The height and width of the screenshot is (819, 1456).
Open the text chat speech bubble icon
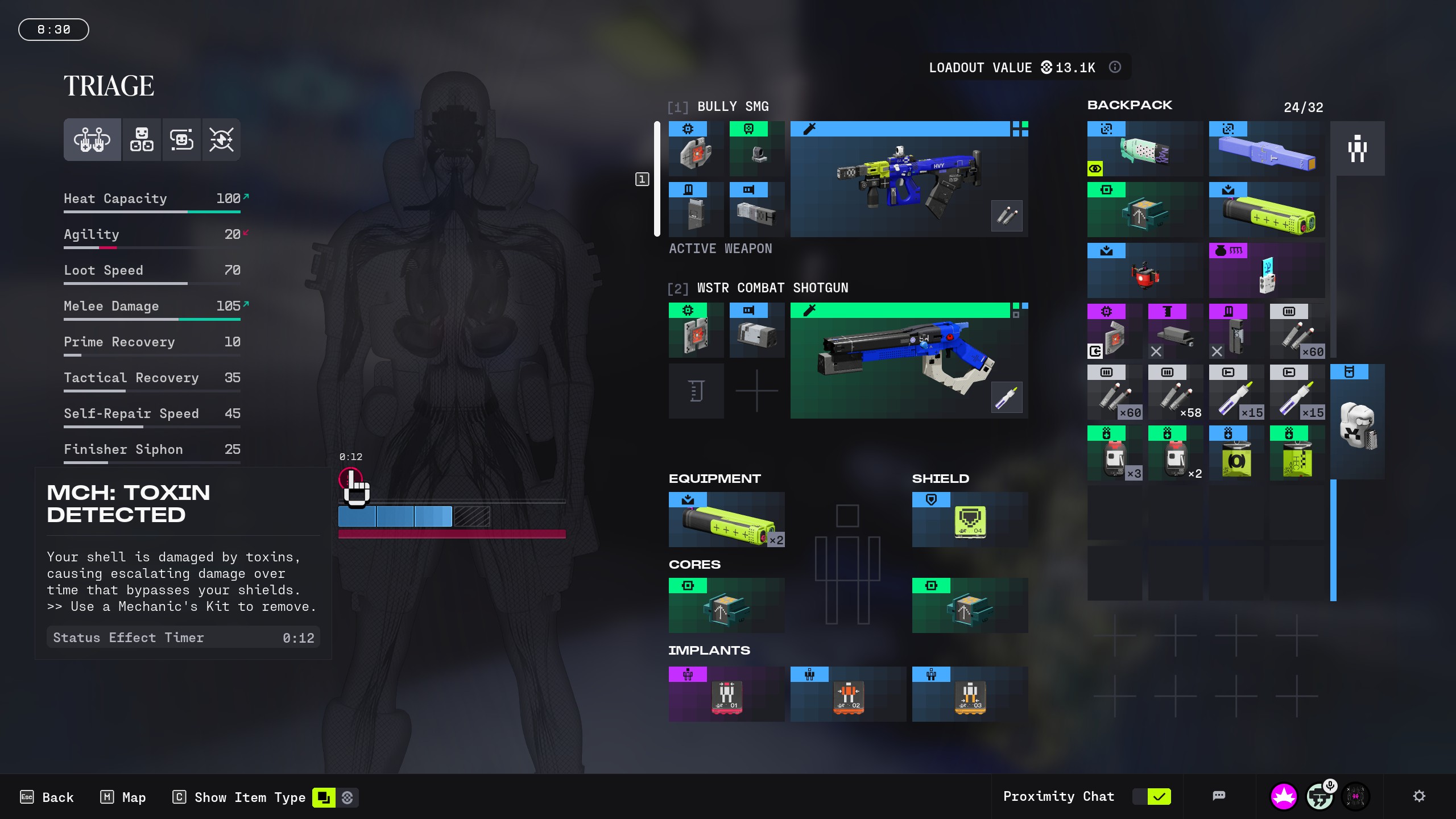click(1218, 796)
